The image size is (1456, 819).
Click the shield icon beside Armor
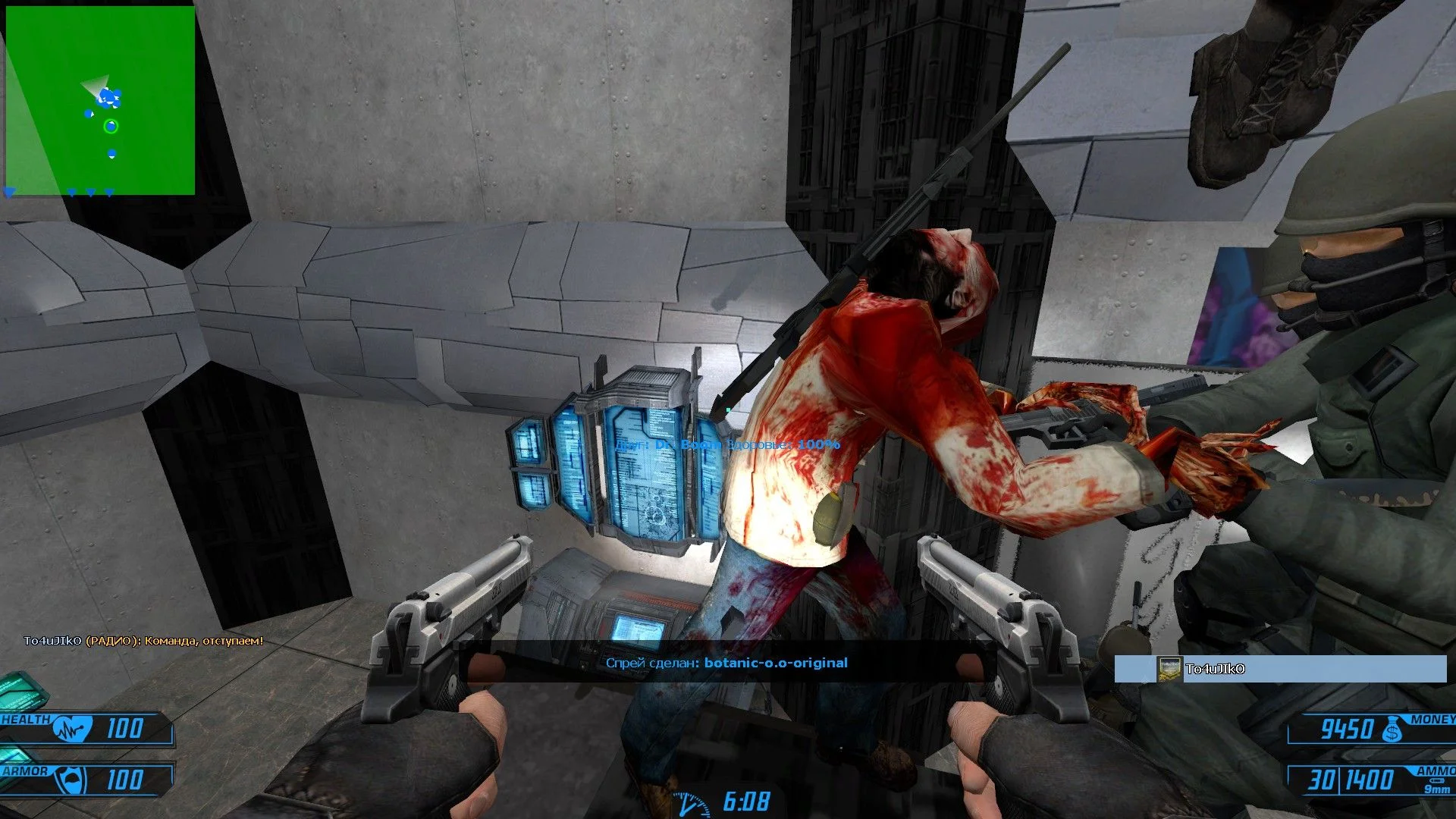pos(73,780)
